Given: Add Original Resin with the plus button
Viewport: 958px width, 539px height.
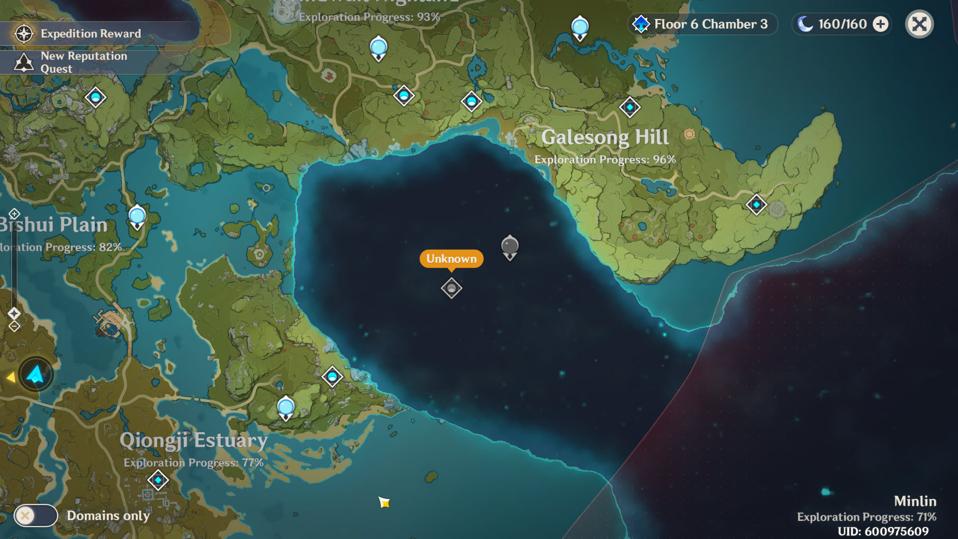Looking at the screenshot, I should click(880, 24).
